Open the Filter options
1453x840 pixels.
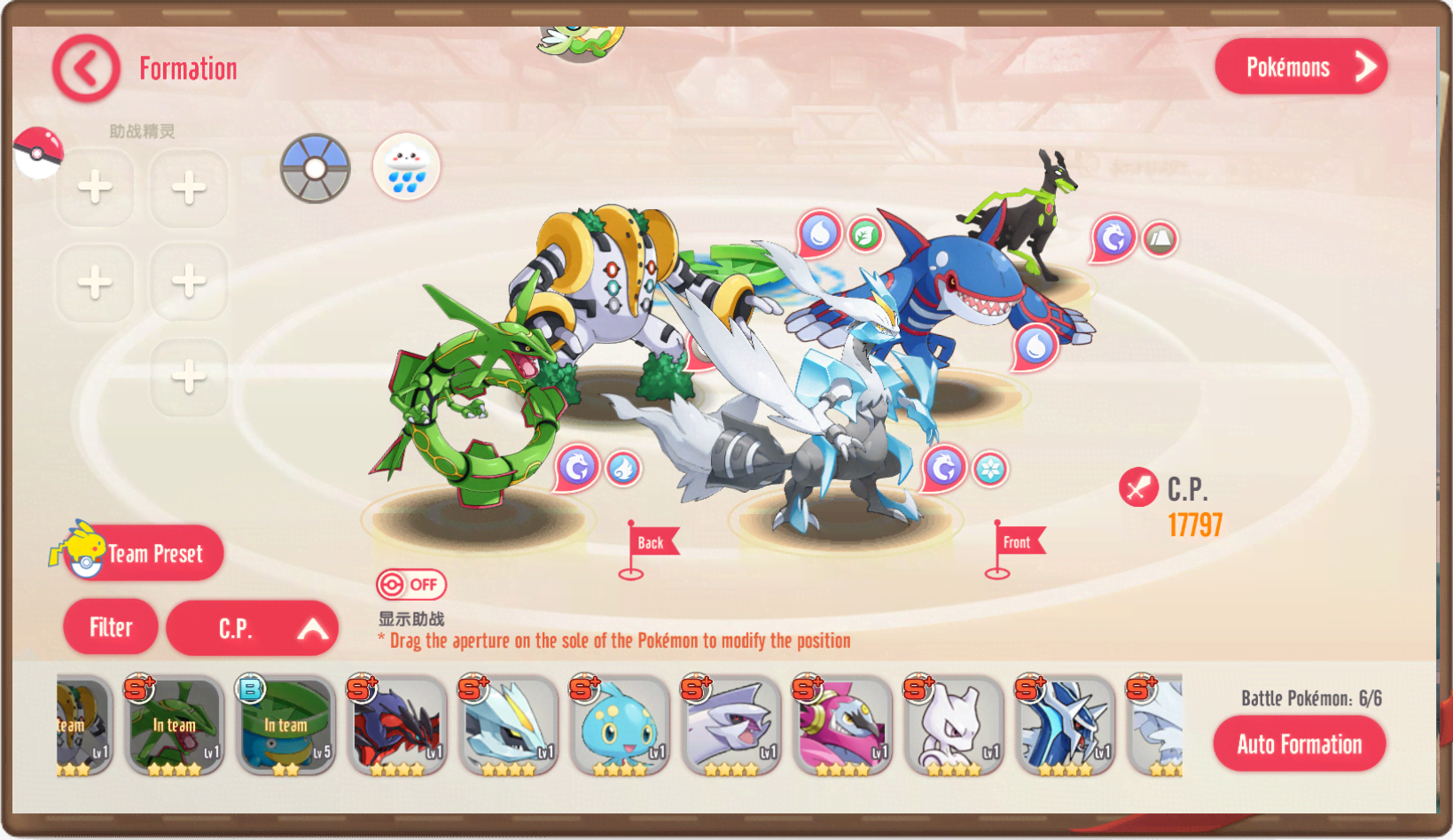[x=111, y=627]
